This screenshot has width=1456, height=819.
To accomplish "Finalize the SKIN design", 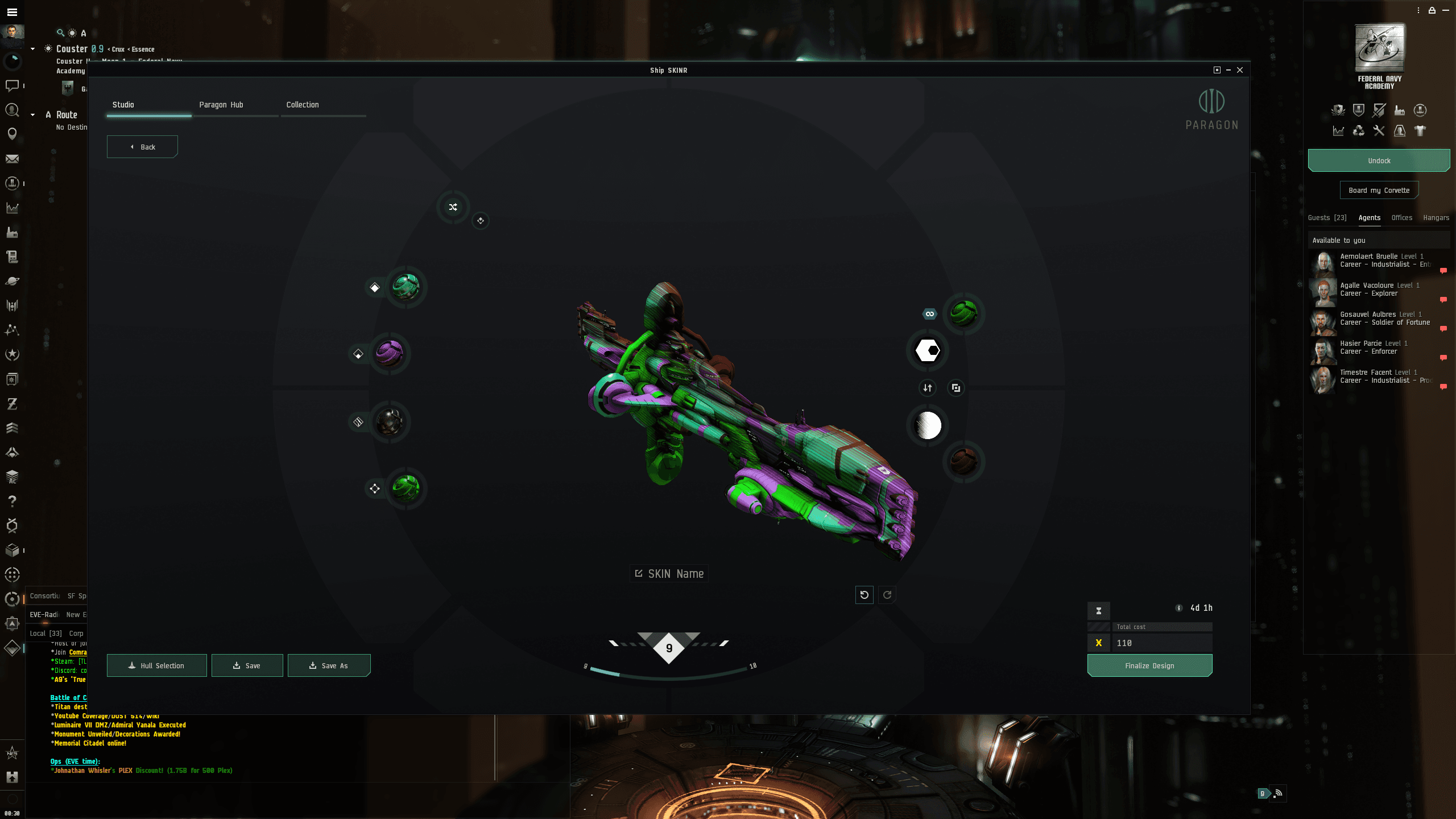I will pos(1149,665).
